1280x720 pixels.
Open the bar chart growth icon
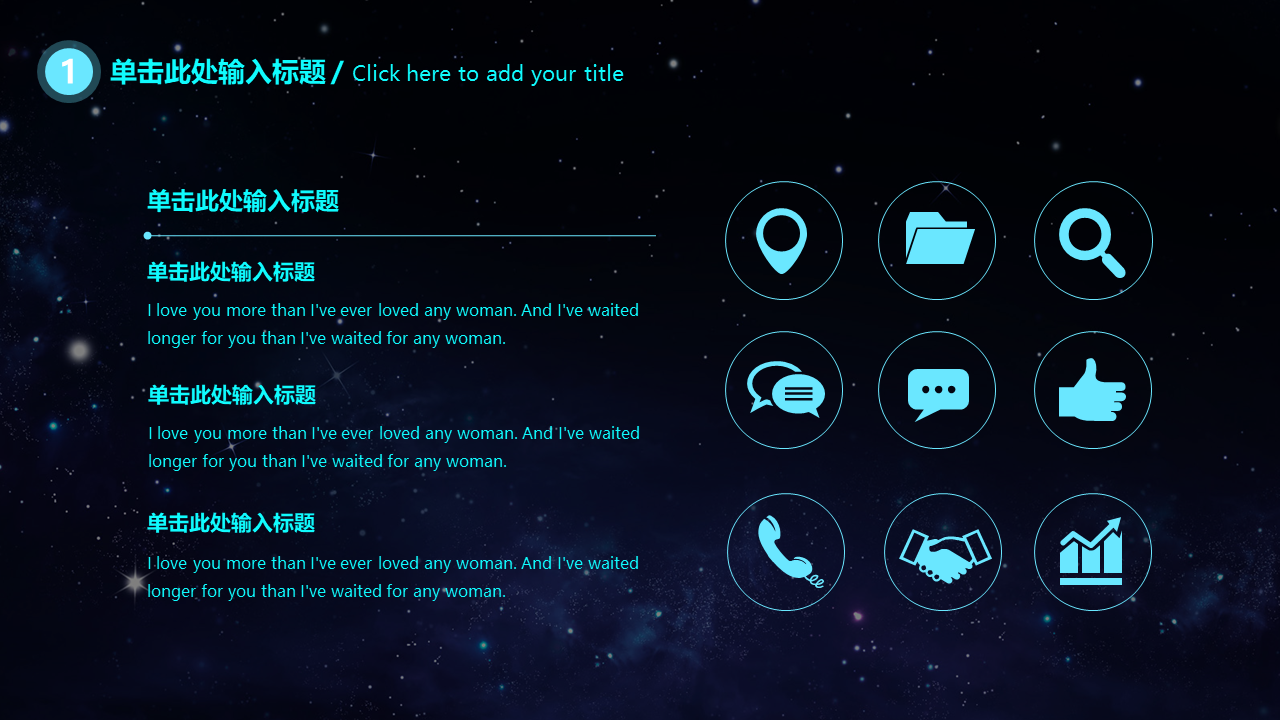1092,552
